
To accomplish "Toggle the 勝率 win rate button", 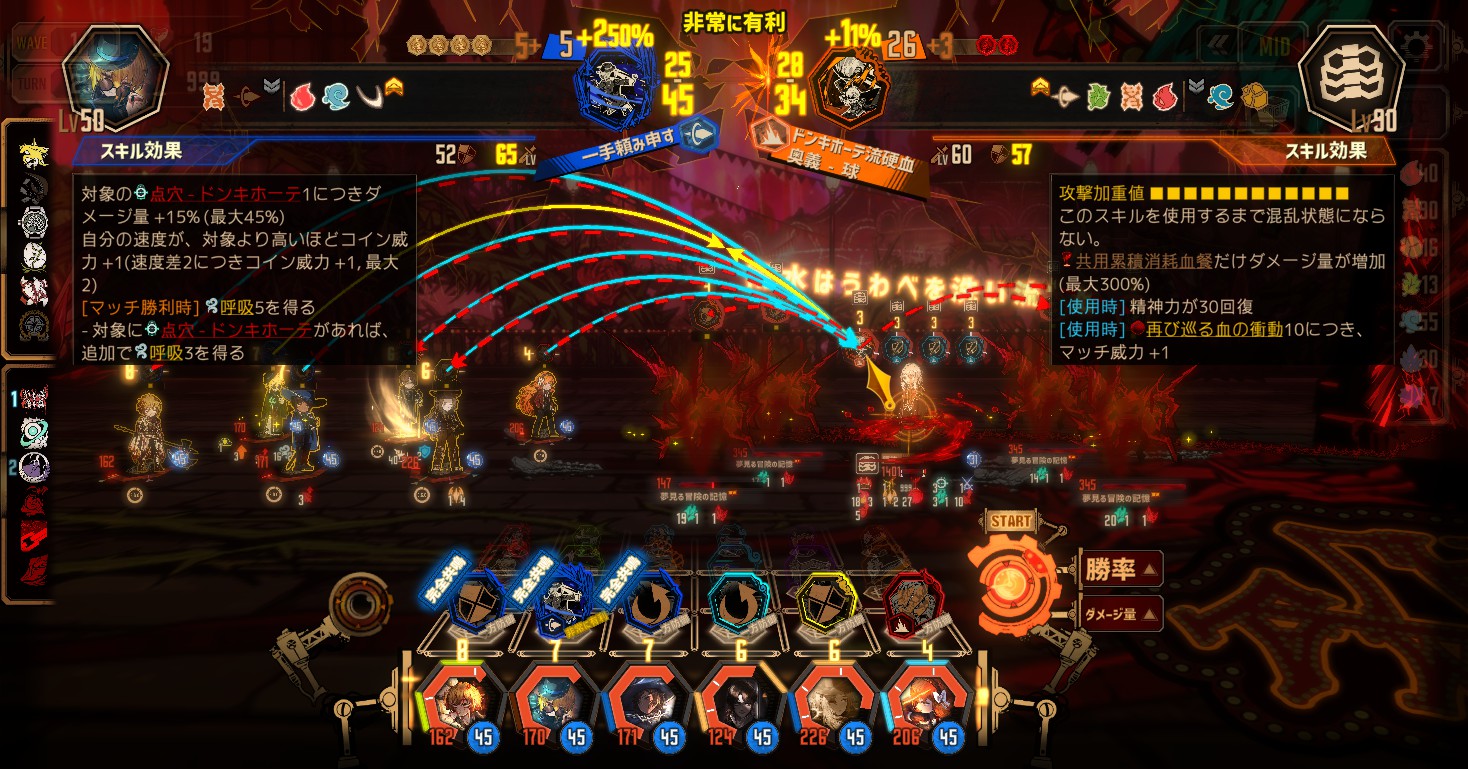I will coord(1121,570).
